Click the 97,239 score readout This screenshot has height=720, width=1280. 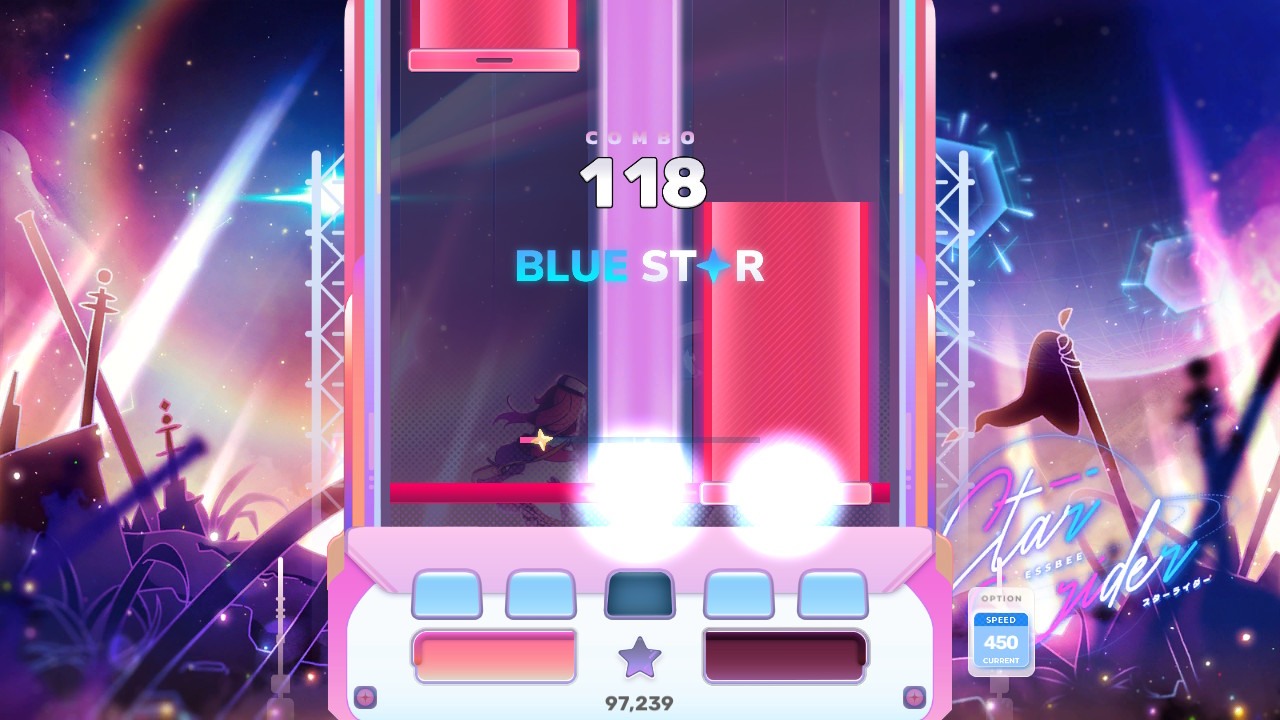coord(641,703)
